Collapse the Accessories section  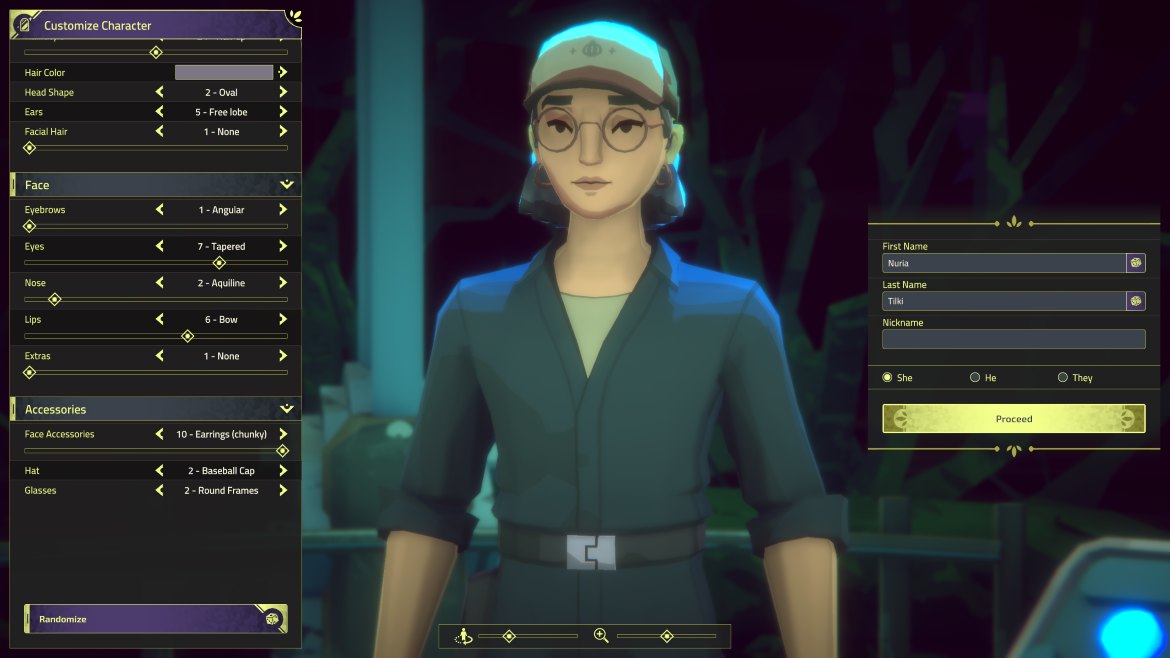click(287, 409)
